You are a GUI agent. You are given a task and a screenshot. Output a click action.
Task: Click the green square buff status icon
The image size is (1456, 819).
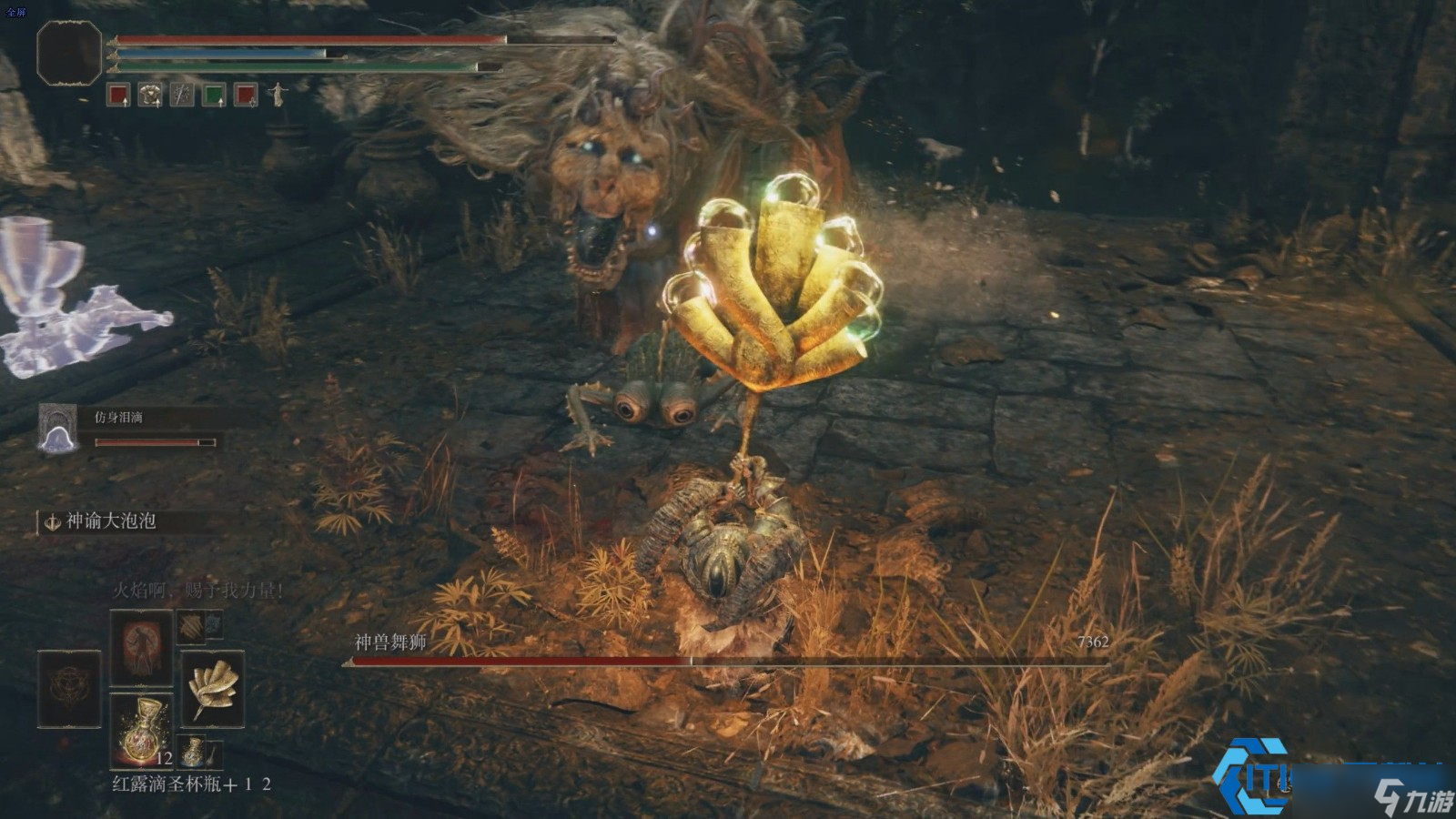click(214, 94)
